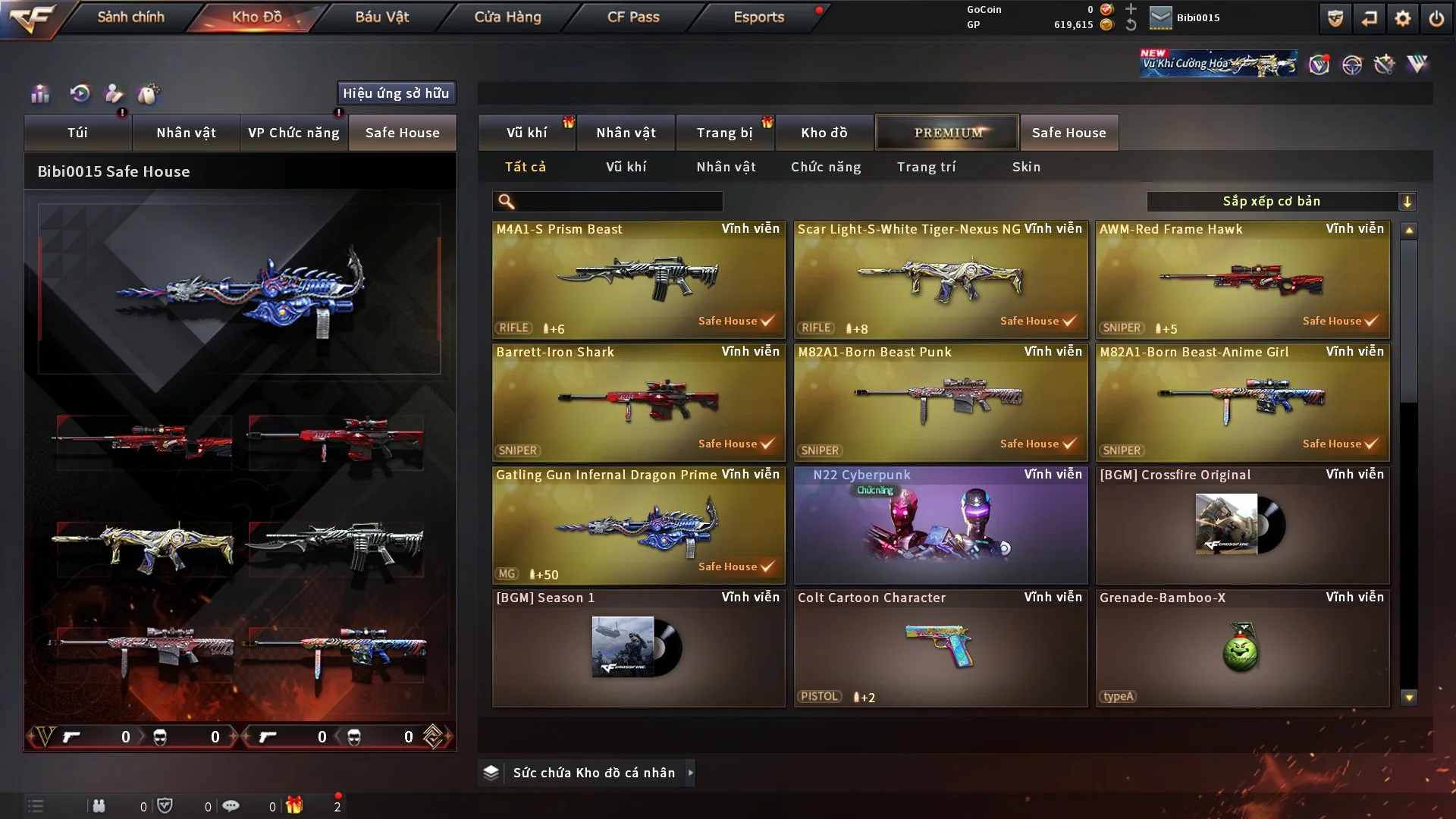Click the Hiệu ứng sở hữu button
This screenshot has height=819, width=1456.
pos(396,93)
